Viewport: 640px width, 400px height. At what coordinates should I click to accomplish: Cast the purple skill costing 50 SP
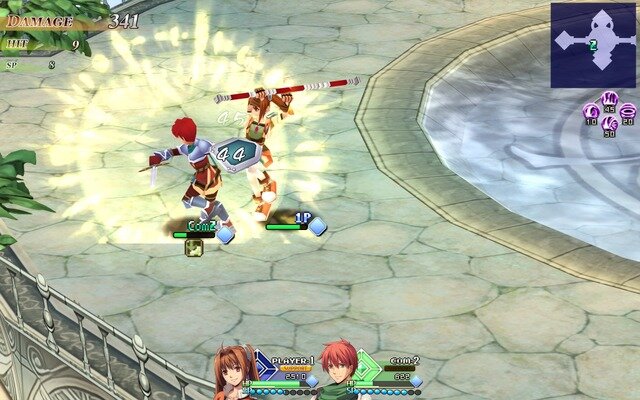pos(609,124)
